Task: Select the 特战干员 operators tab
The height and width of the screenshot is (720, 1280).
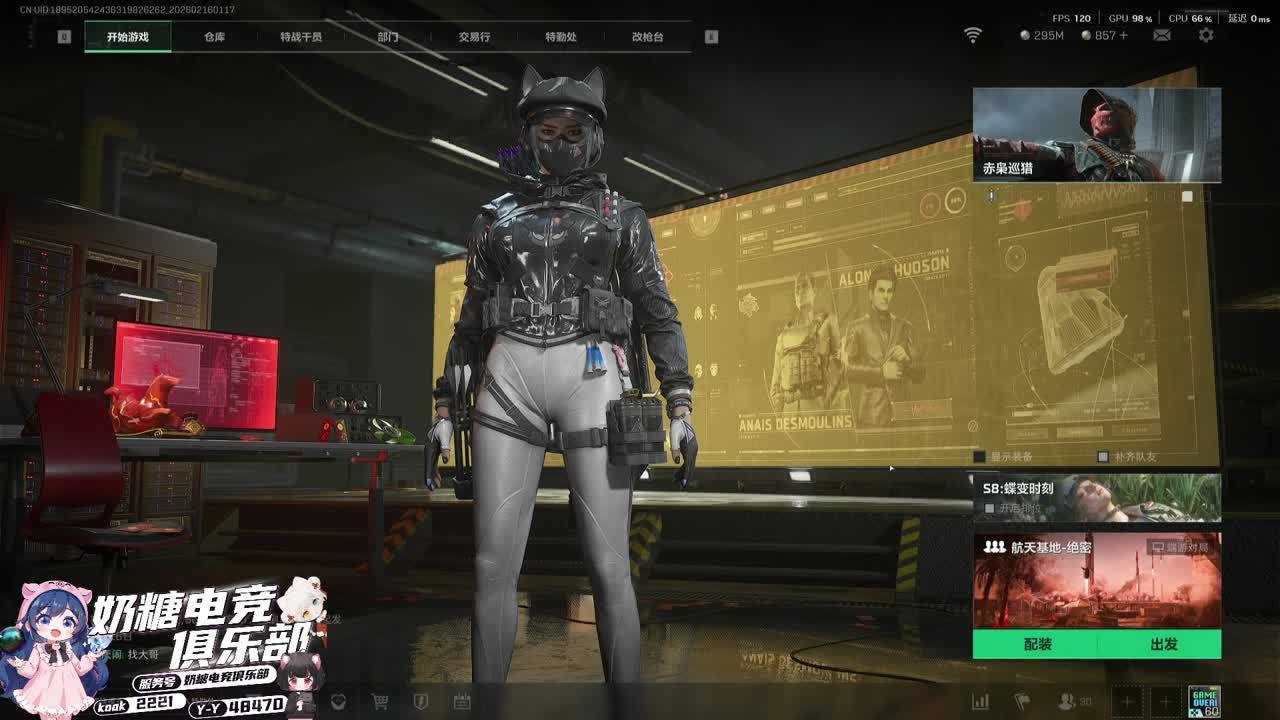Action: click(x=301, y=37)
